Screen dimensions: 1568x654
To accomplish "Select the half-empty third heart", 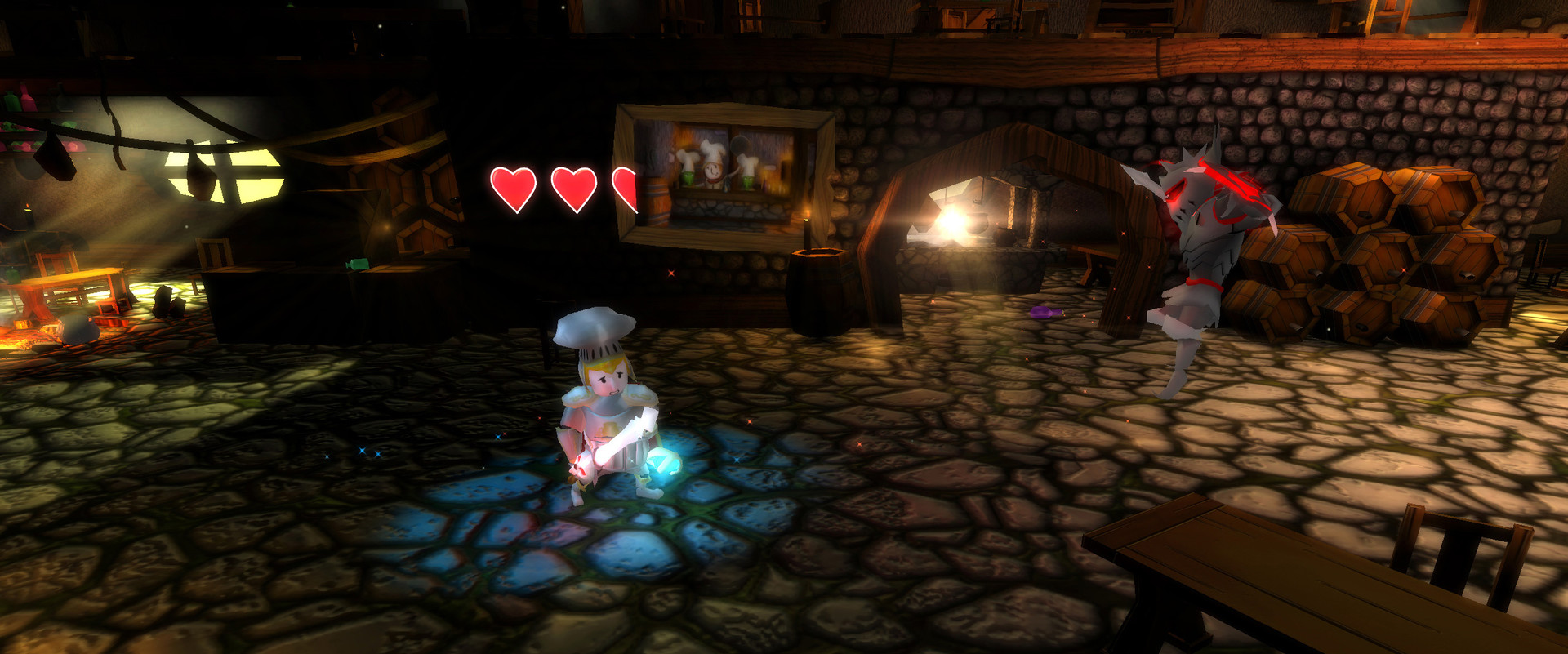I will point(627,187).
